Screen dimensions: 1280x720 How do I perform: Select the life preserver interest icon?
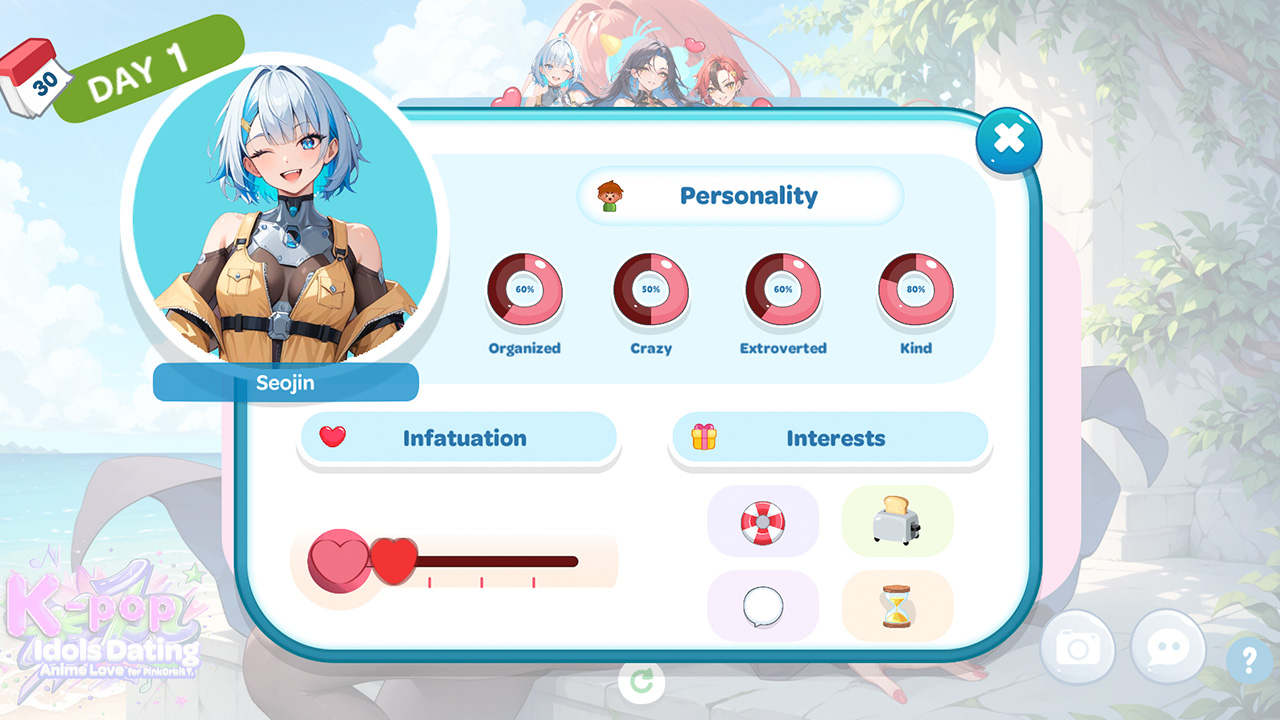[x=763, y=522]
